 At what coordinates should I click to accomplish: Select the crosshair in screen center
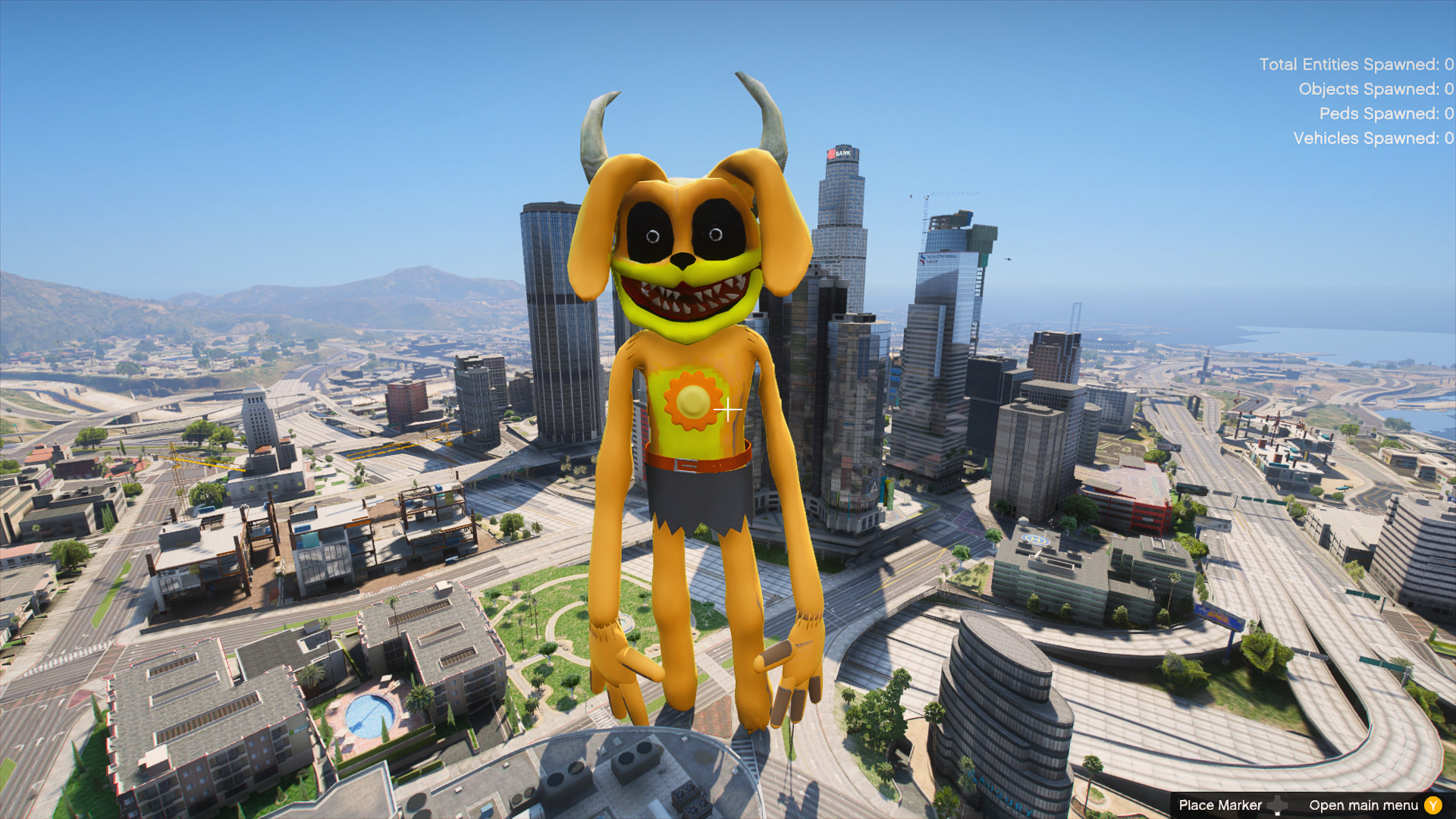pos(730,409)
